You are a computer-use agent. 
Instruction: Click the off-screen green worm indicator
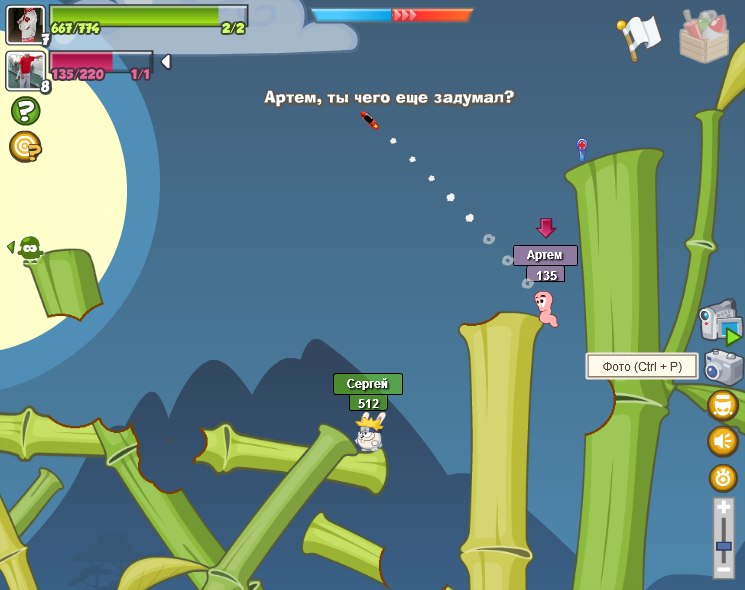click(x=28, y=248)
